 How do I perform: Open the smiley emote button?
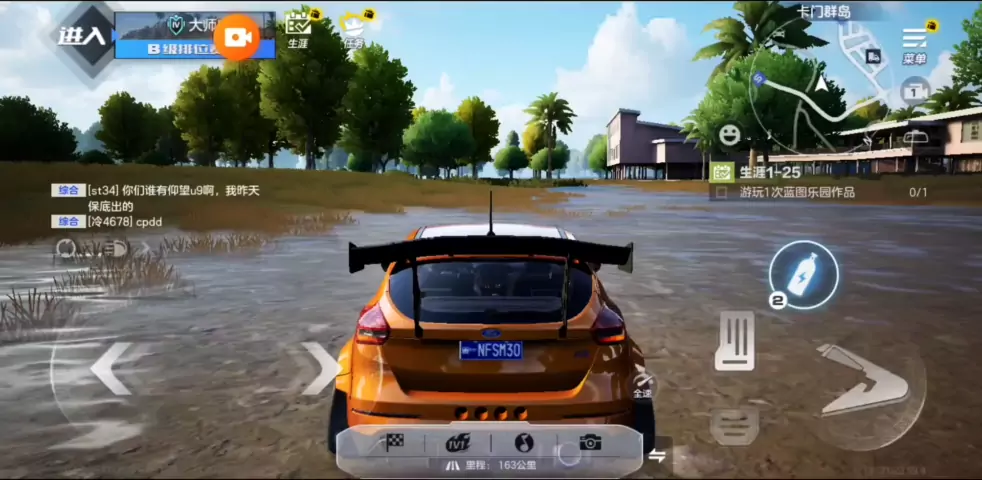tap(729, 133)
